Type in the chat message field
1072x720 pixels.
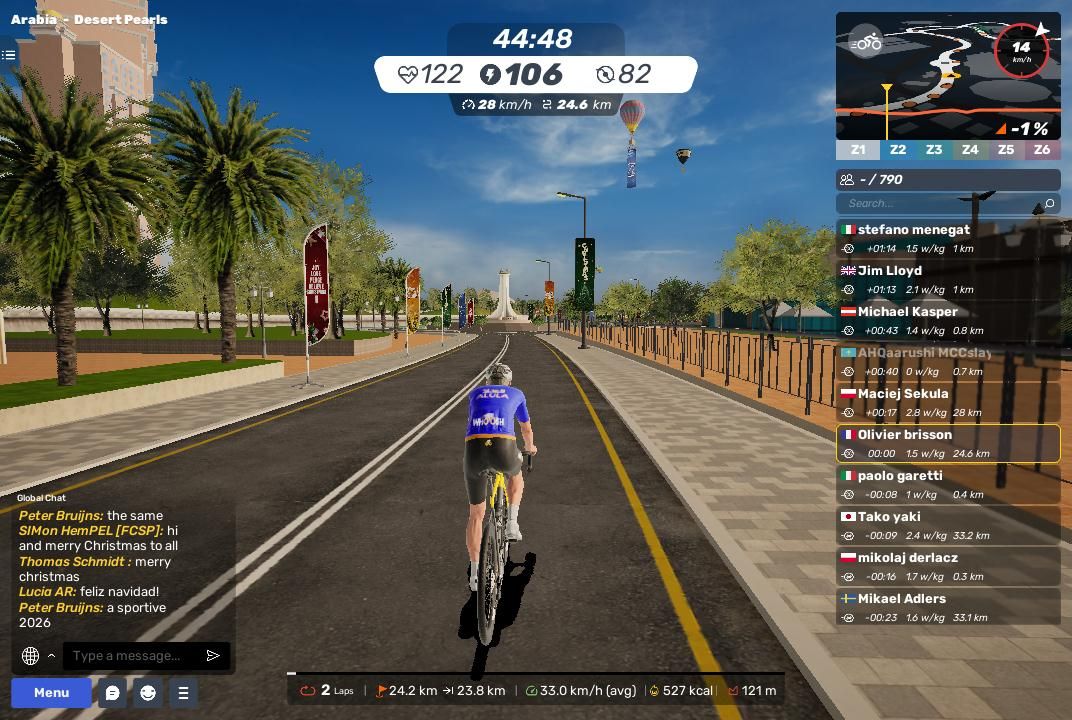[134, 656]
